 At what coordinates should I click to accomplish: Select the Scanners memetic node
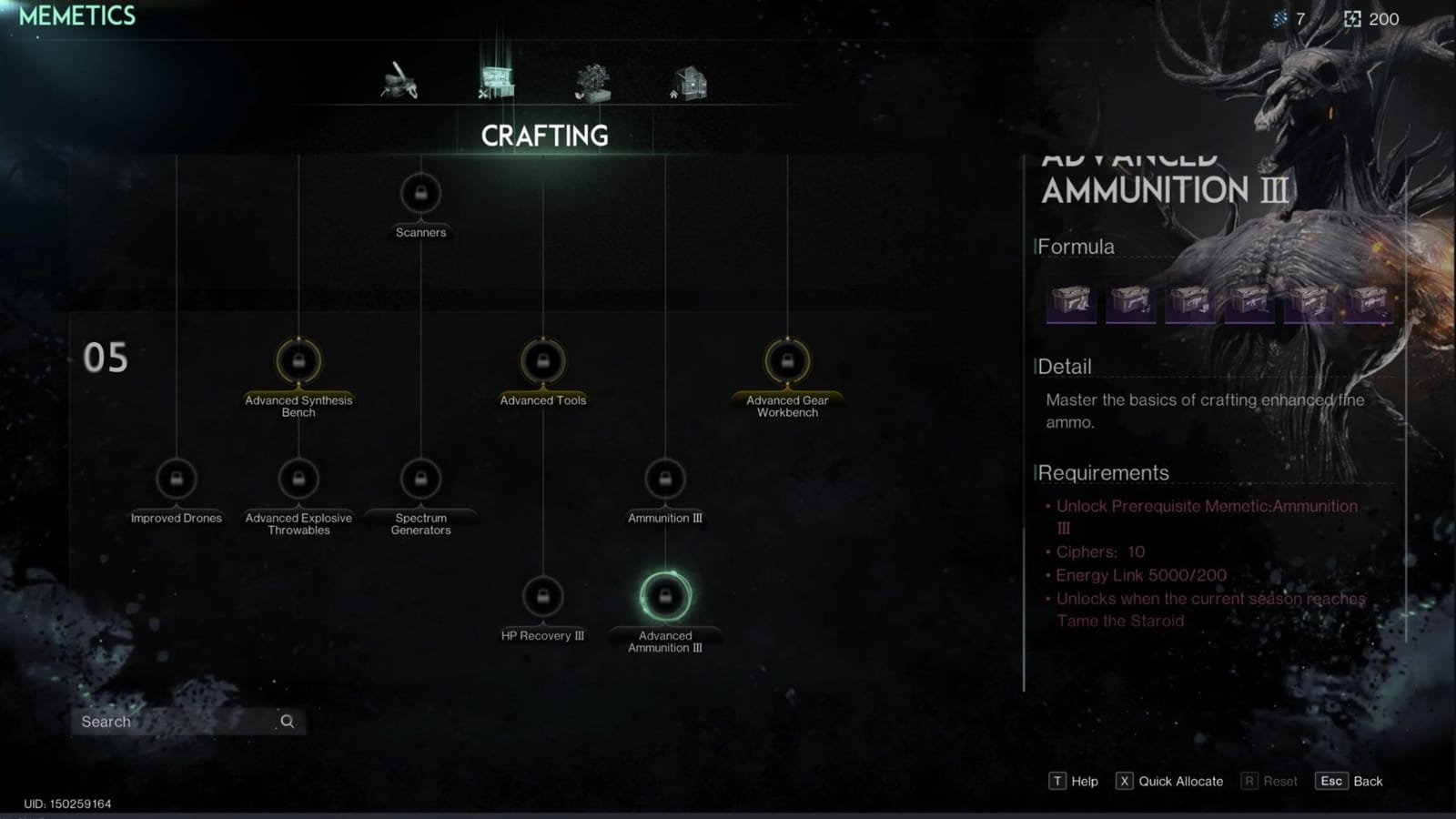point(420,193)
